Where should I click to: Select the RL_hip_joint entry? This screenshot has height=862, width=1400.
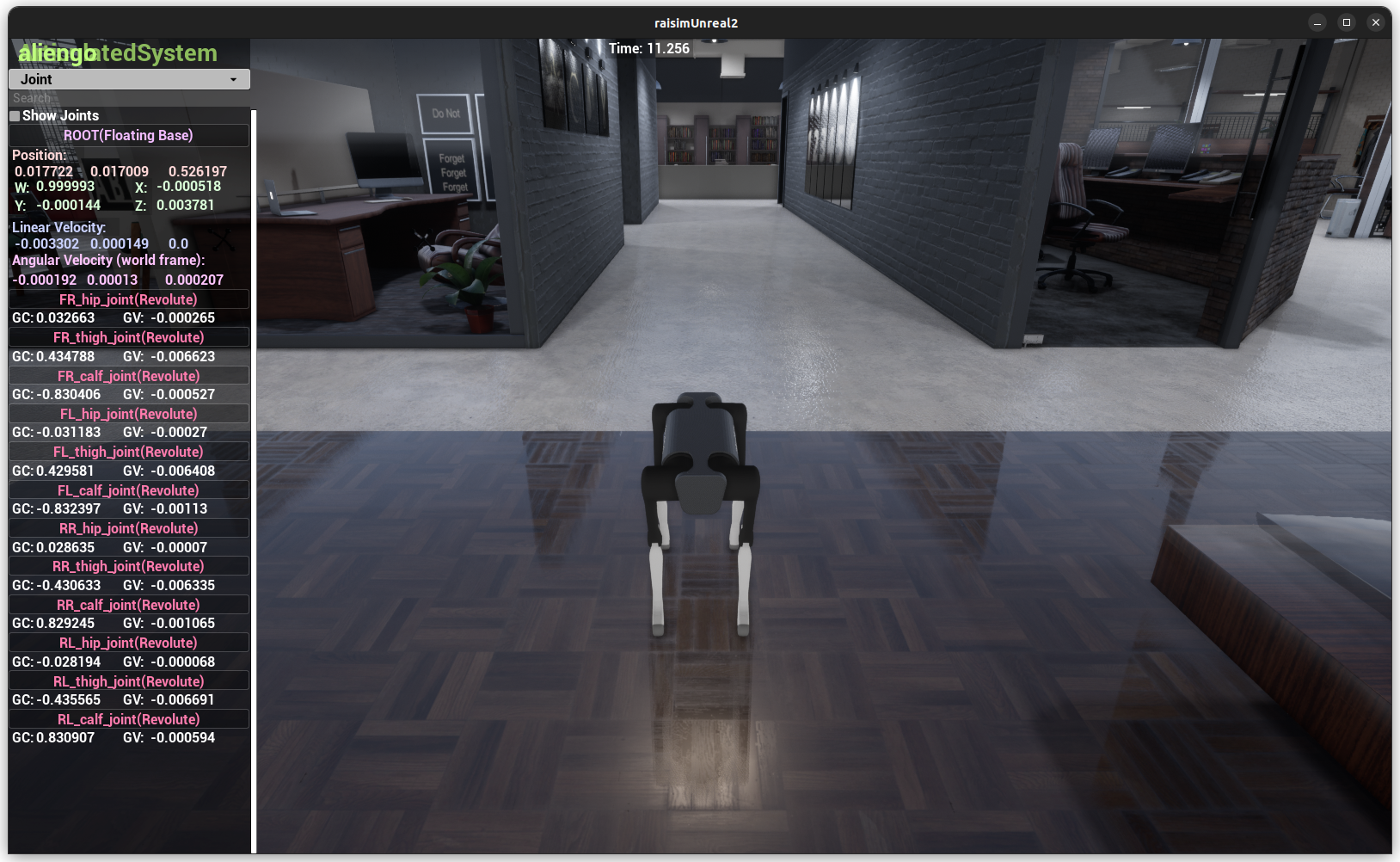point(128,642)
